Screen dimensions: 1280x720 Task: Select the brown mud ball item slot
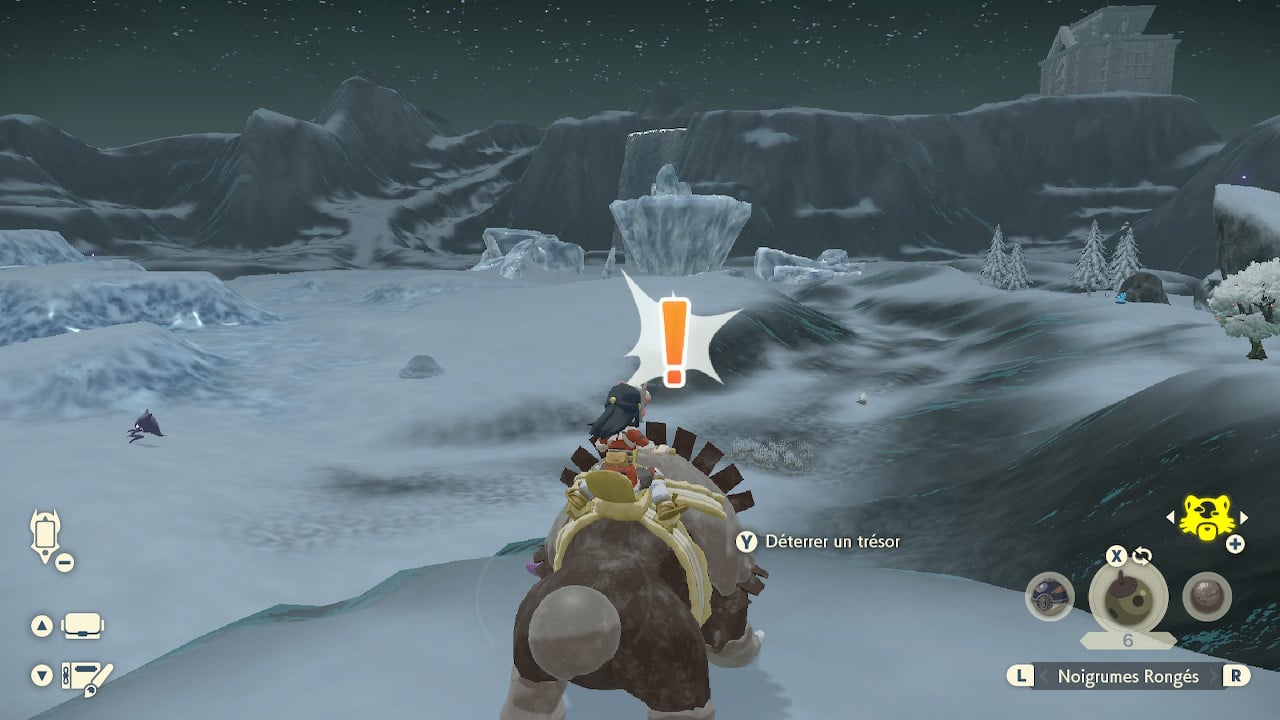[x=1205, y=597]
